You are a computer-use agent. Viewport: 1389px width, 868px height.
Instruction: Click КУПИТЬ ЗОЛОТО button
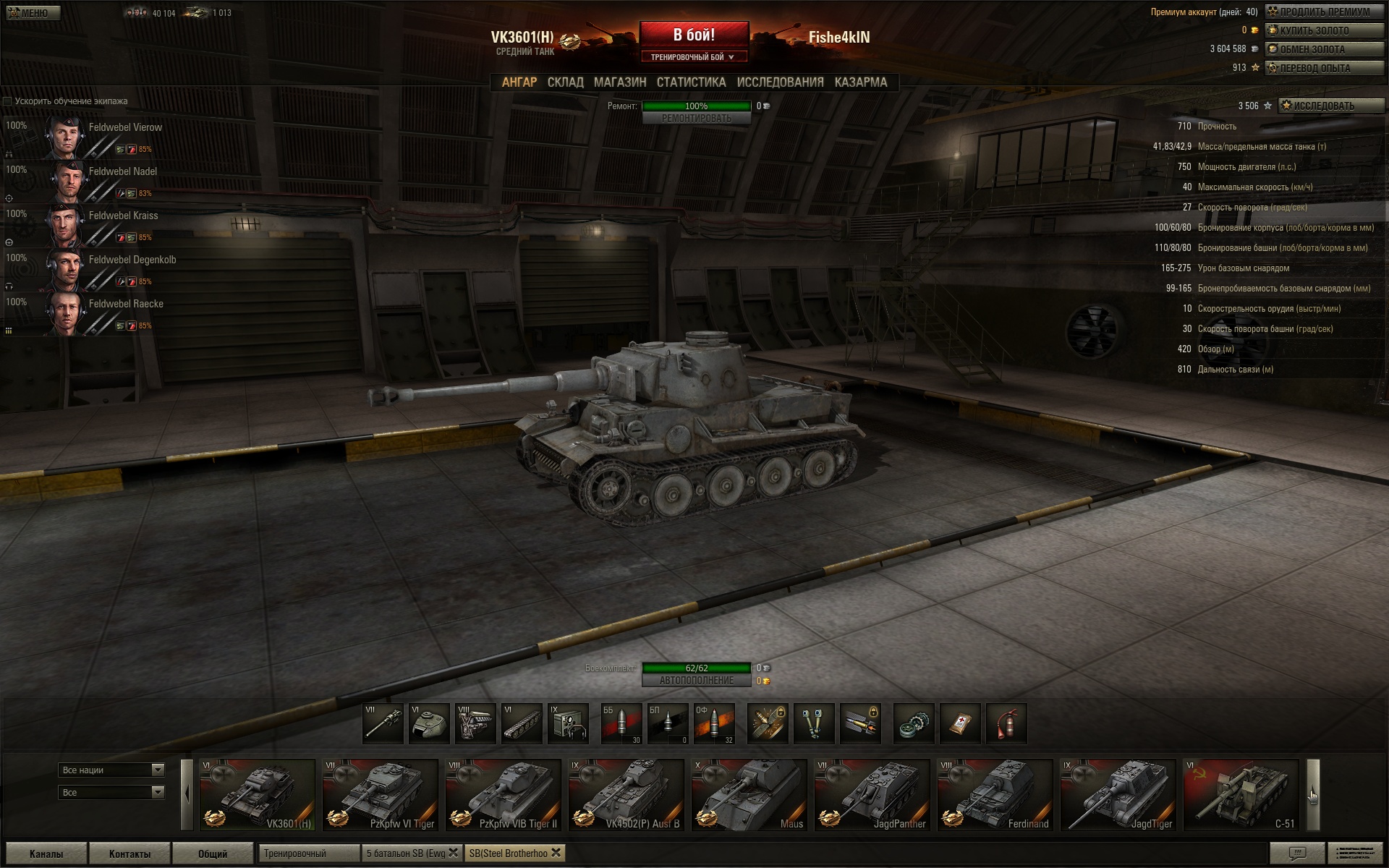[1324, 30]
